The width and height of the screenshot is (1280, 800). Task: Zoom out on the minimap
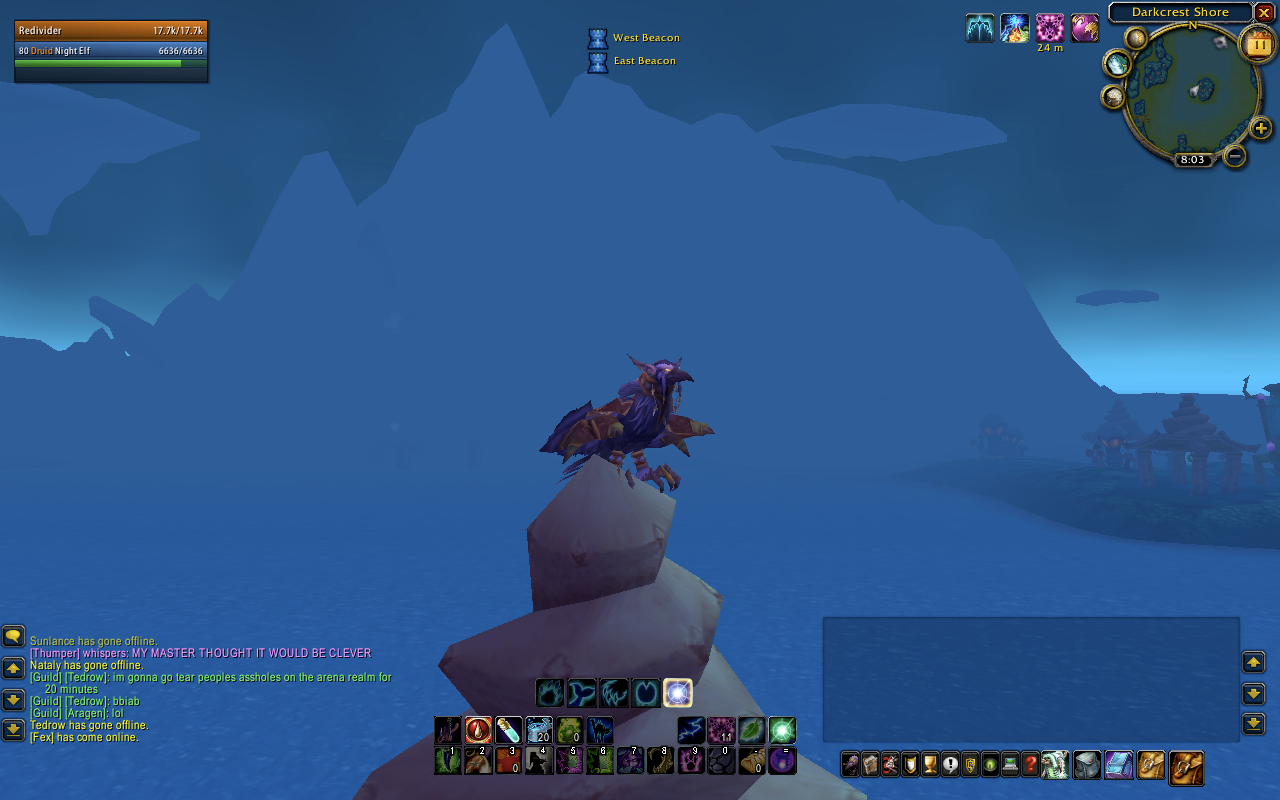(1235, 155)
